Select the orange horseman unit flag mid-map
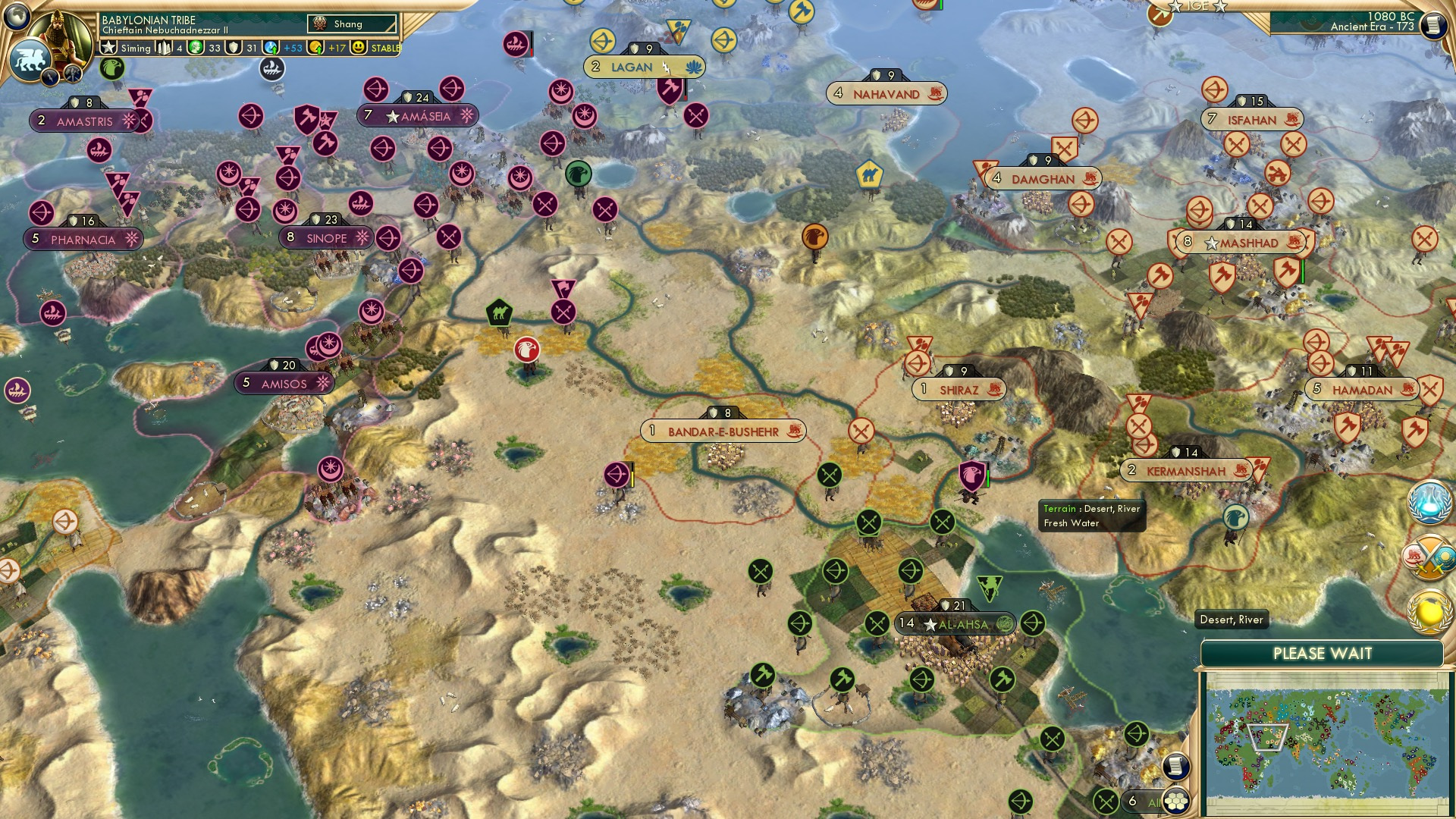 (814, 236)
